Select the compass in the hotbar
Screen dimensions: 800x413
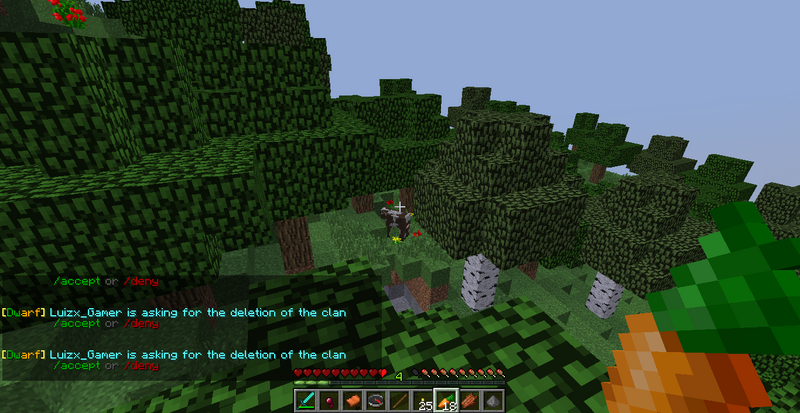click(x=376, y=401)
